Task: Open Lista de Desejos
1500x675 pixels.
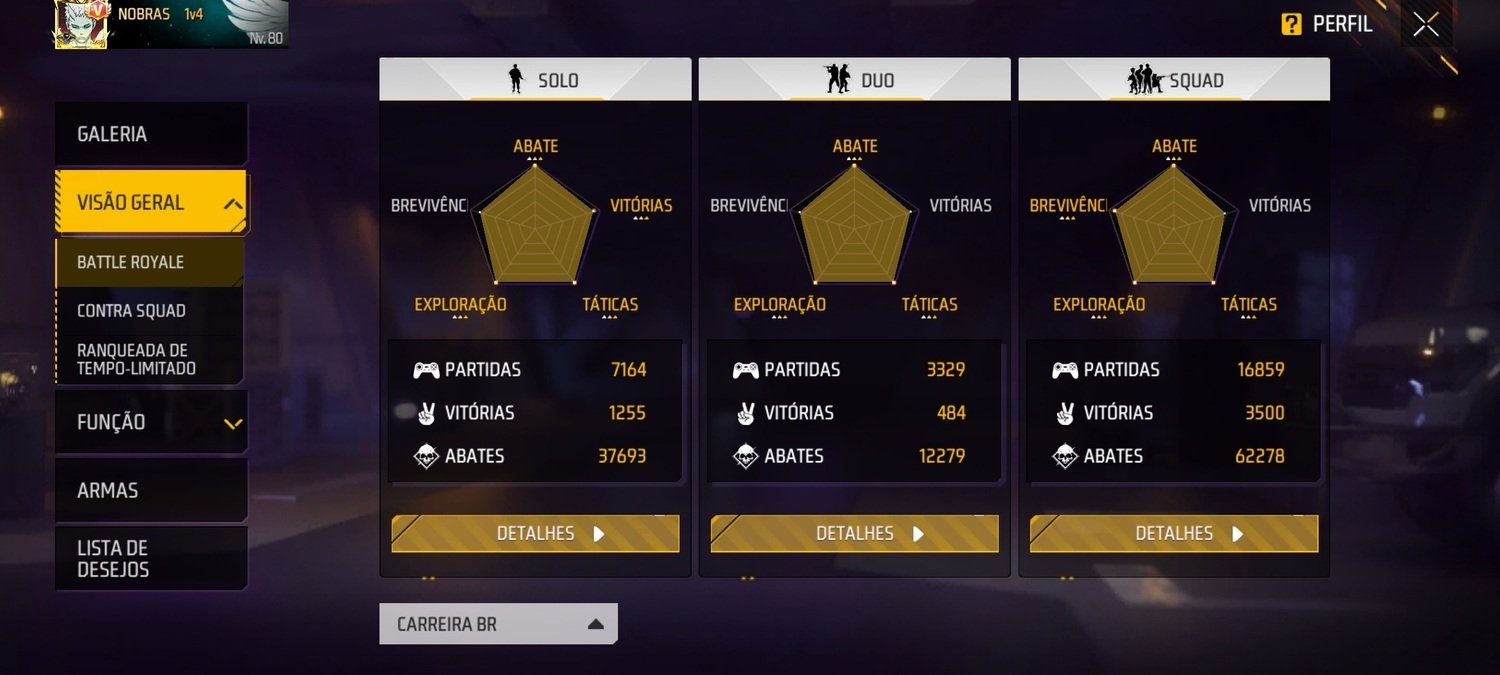Action: click(150, 558)
